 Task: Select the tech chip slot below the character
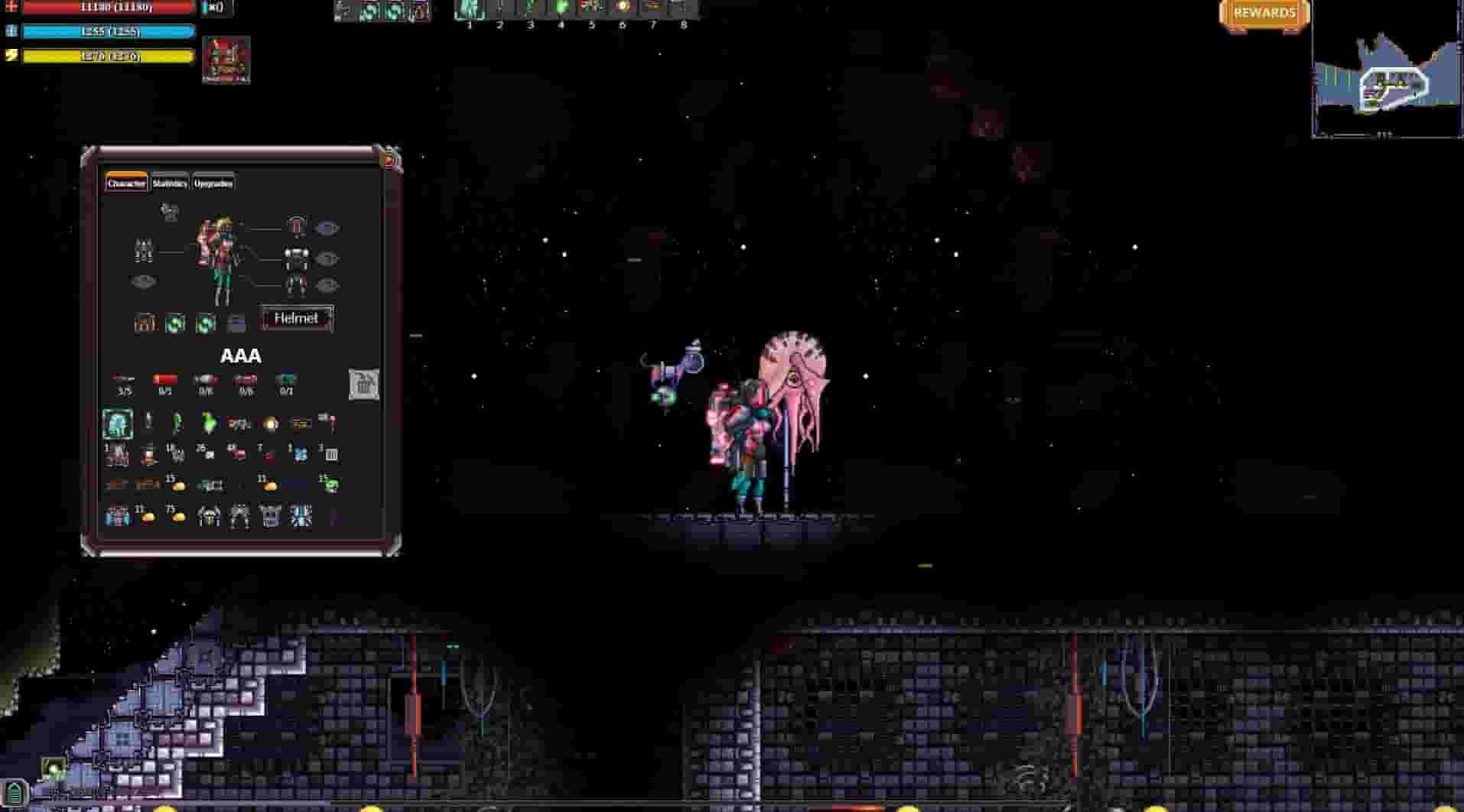[238, 322]
